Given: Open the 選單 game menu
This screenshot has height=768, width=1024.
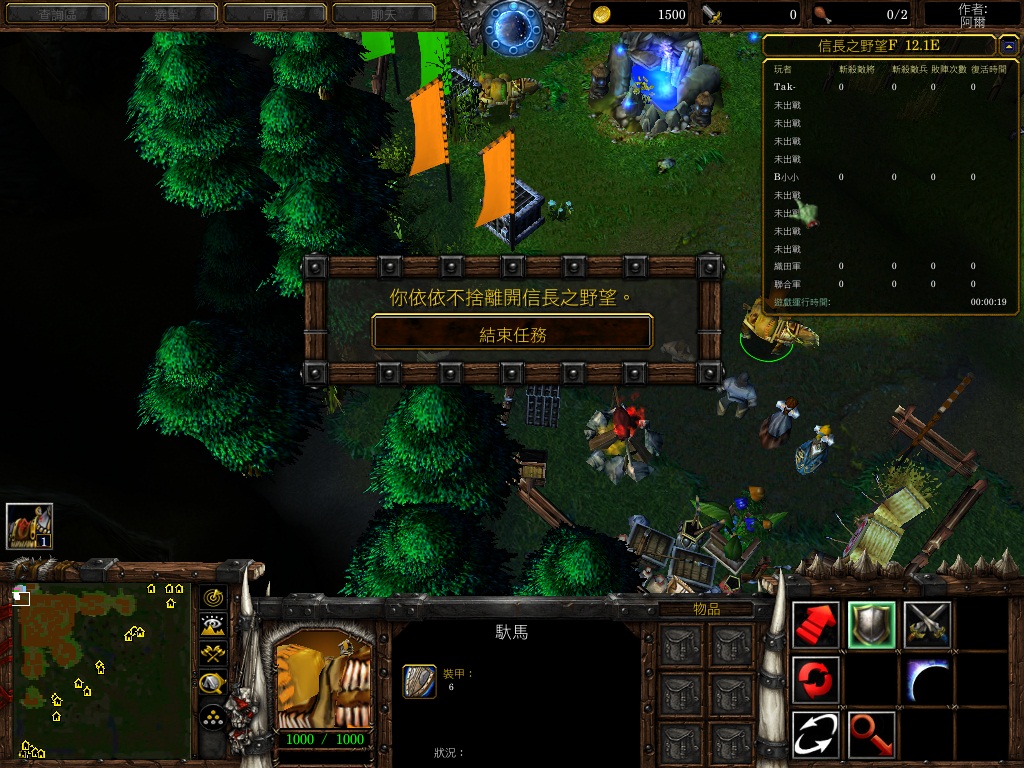Looking at the screenshot, I should (166, 14).
